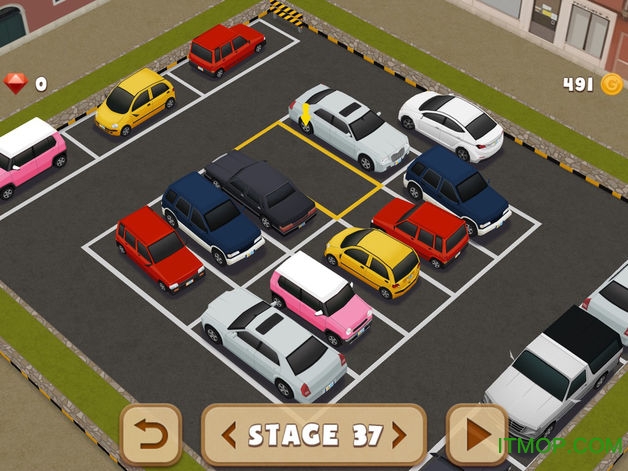Click the undo back arrow button
This screenshot has width=628, height=471.
[151, 435]
